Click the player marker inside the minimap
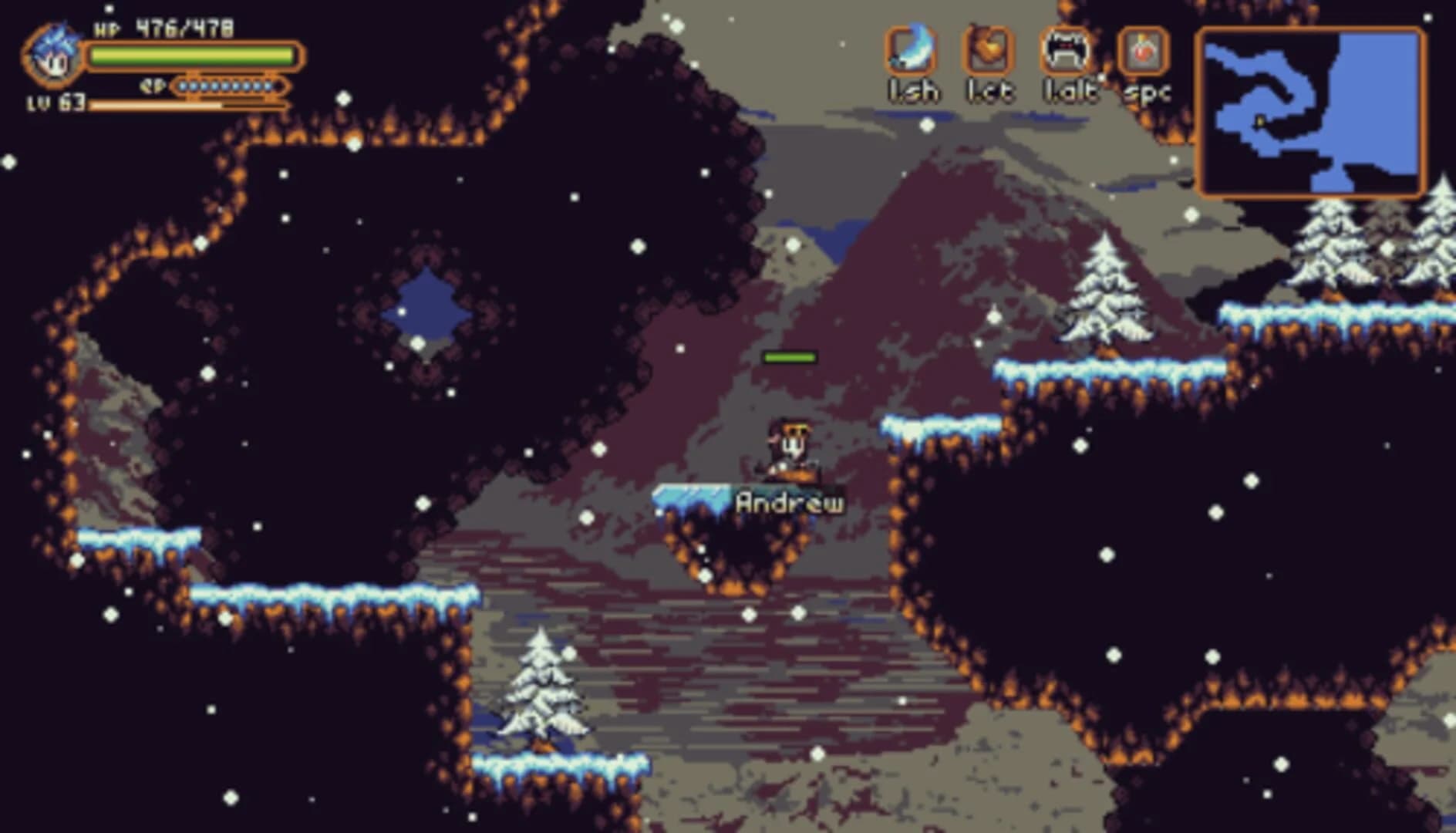This screenshot has height=833, width=1456. (x=1259, y=122)
